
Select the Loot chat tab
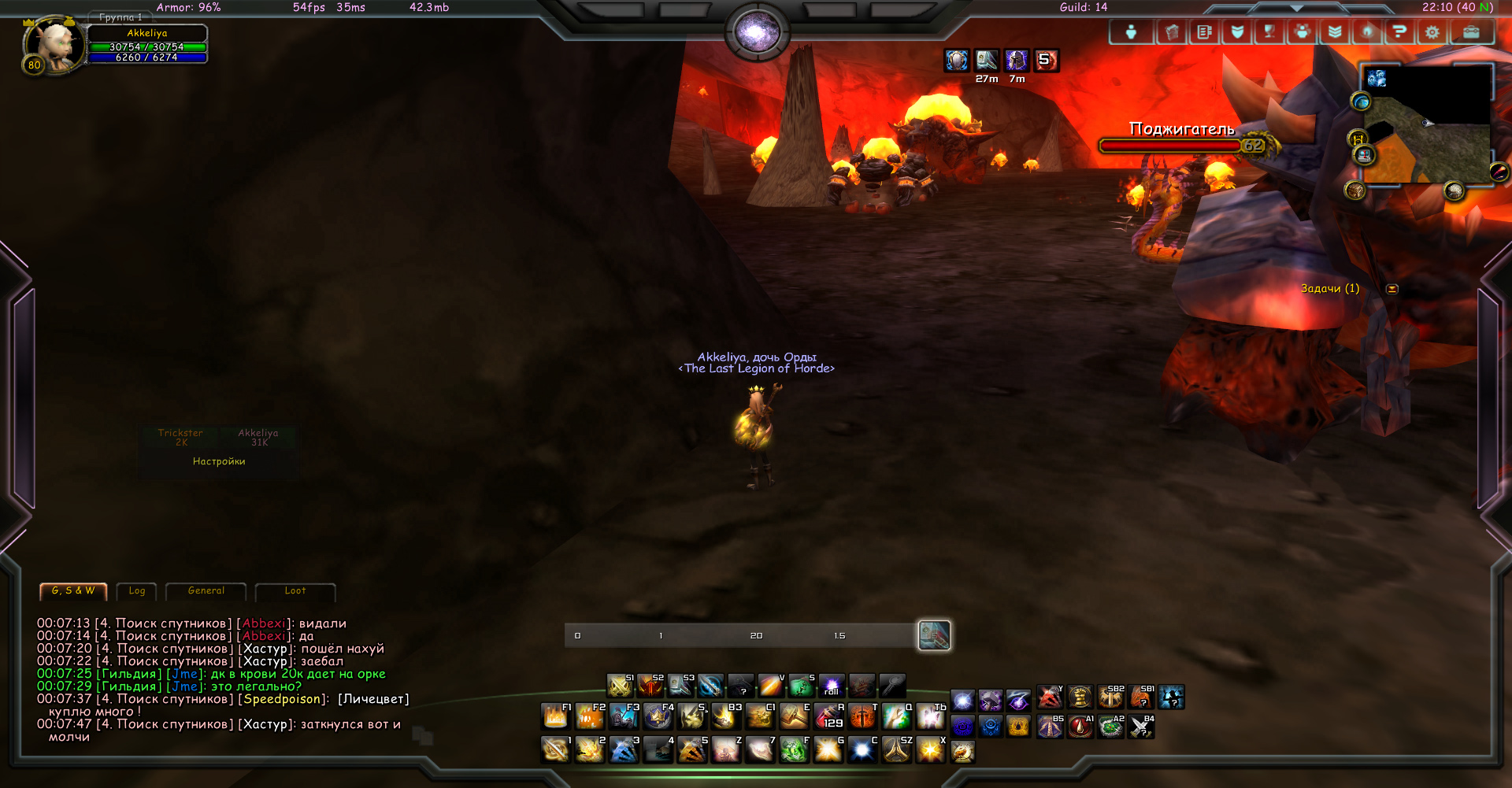295,591
